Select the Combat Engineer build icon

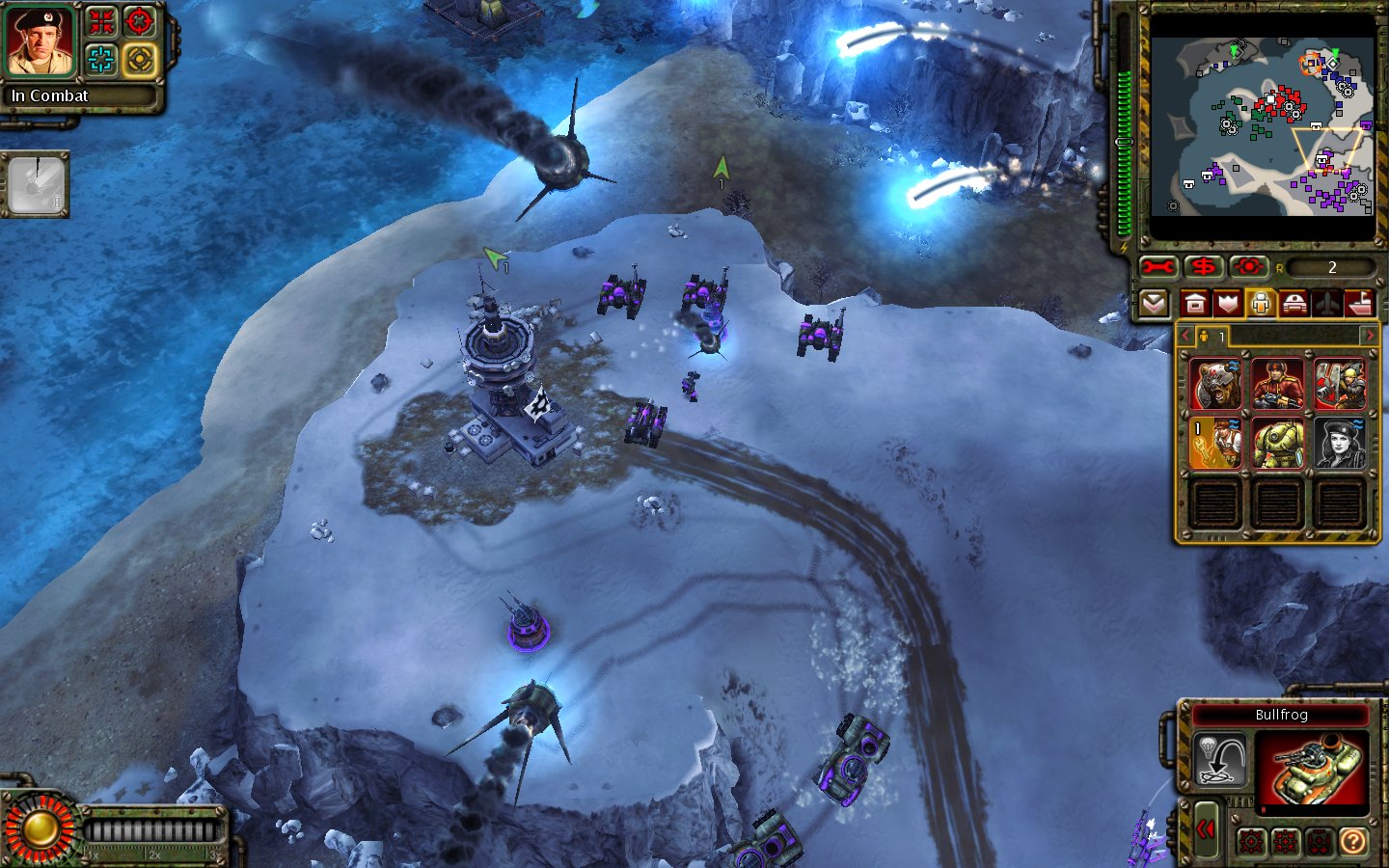[1214, 444]
